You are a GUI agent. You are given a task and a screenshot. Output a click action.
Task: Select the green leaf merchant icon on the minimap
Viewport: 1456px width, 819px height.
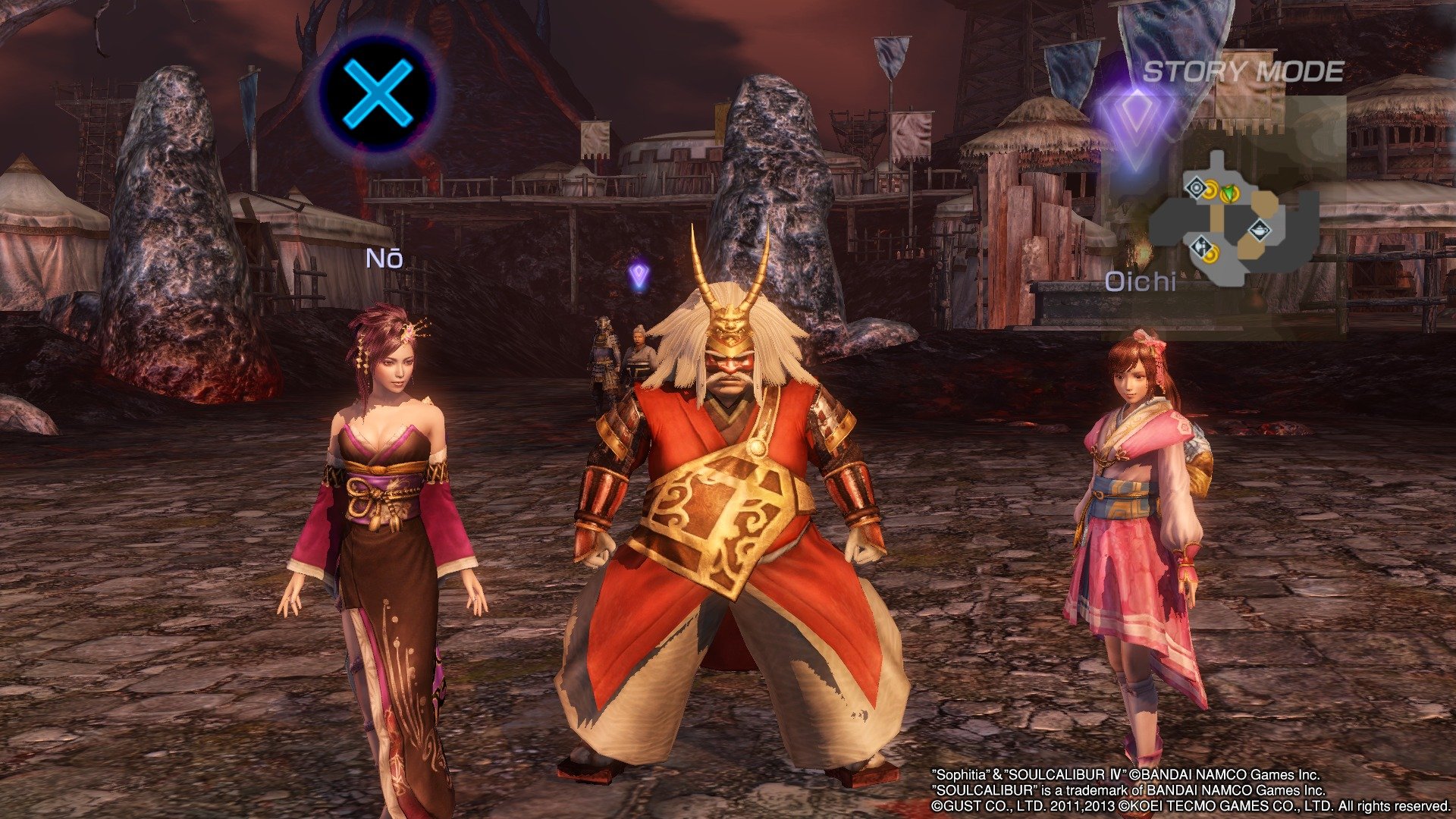pos(1229,193)
